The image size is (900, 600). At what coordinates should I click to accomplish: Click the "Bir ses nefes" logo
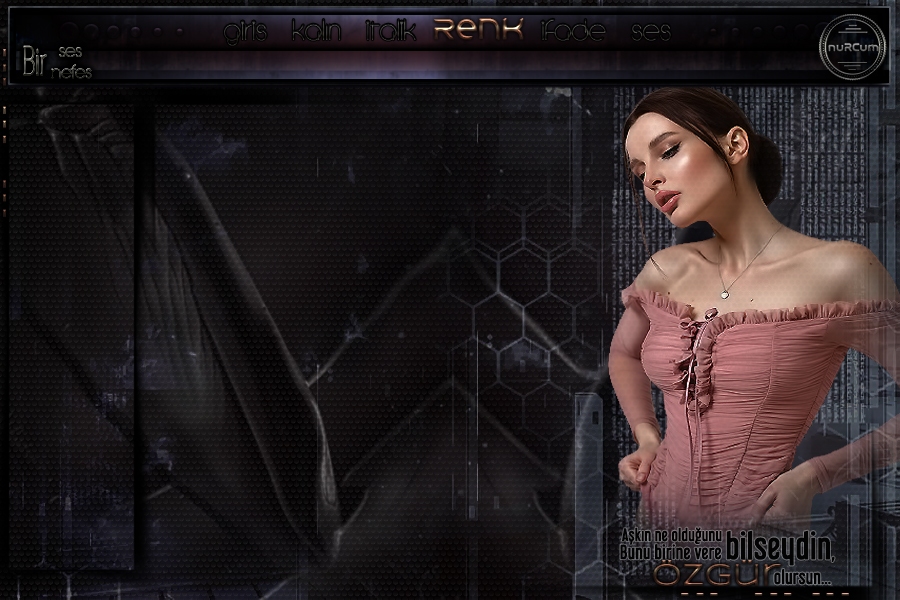[54, 62]
